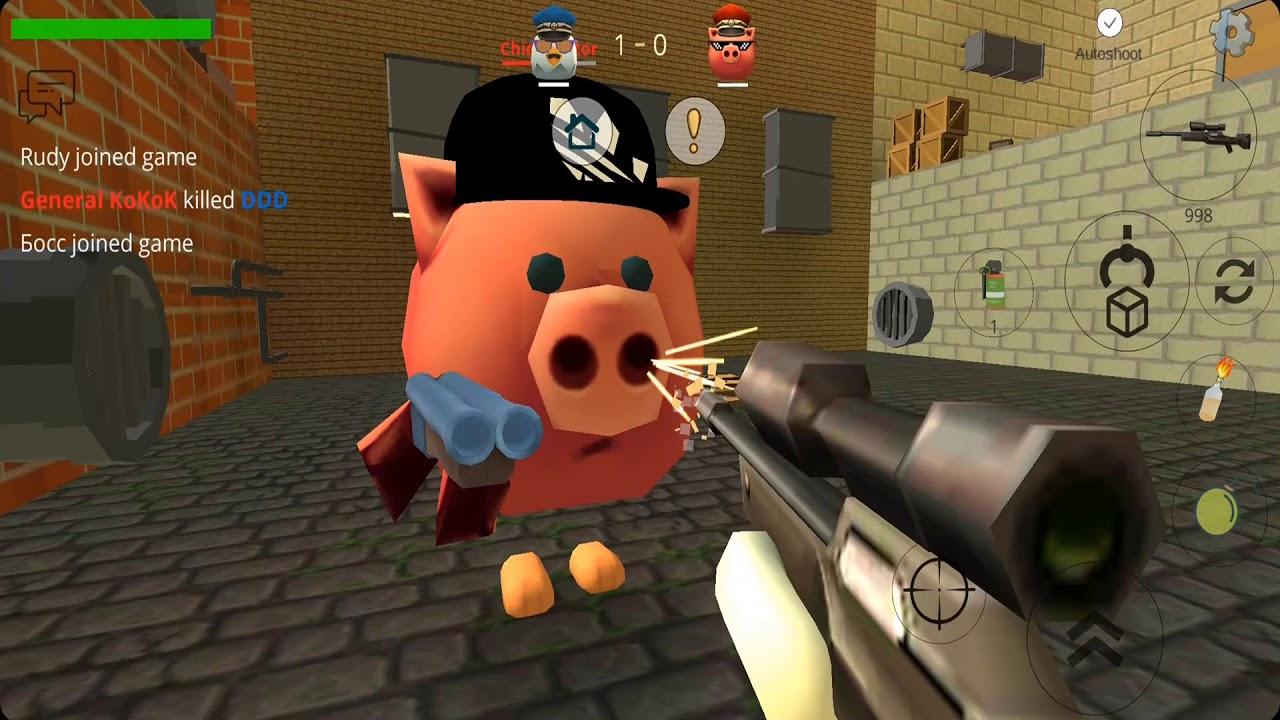
Task: Use the grappling claw gadget
Action: click(x=1128, y=264)
